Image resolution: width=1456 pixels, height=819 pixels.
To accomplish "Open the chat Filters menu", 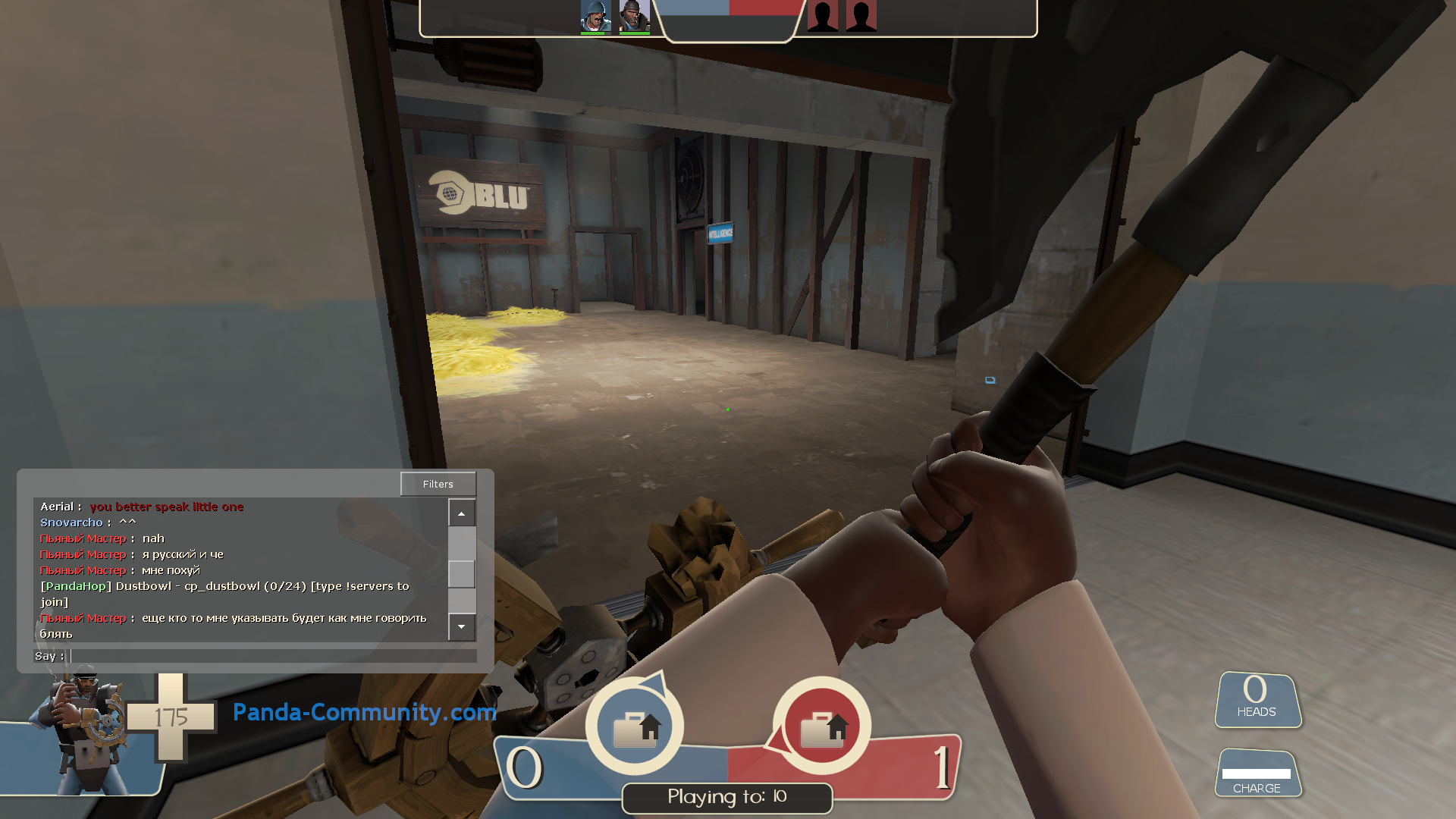I will coord(438,484).
